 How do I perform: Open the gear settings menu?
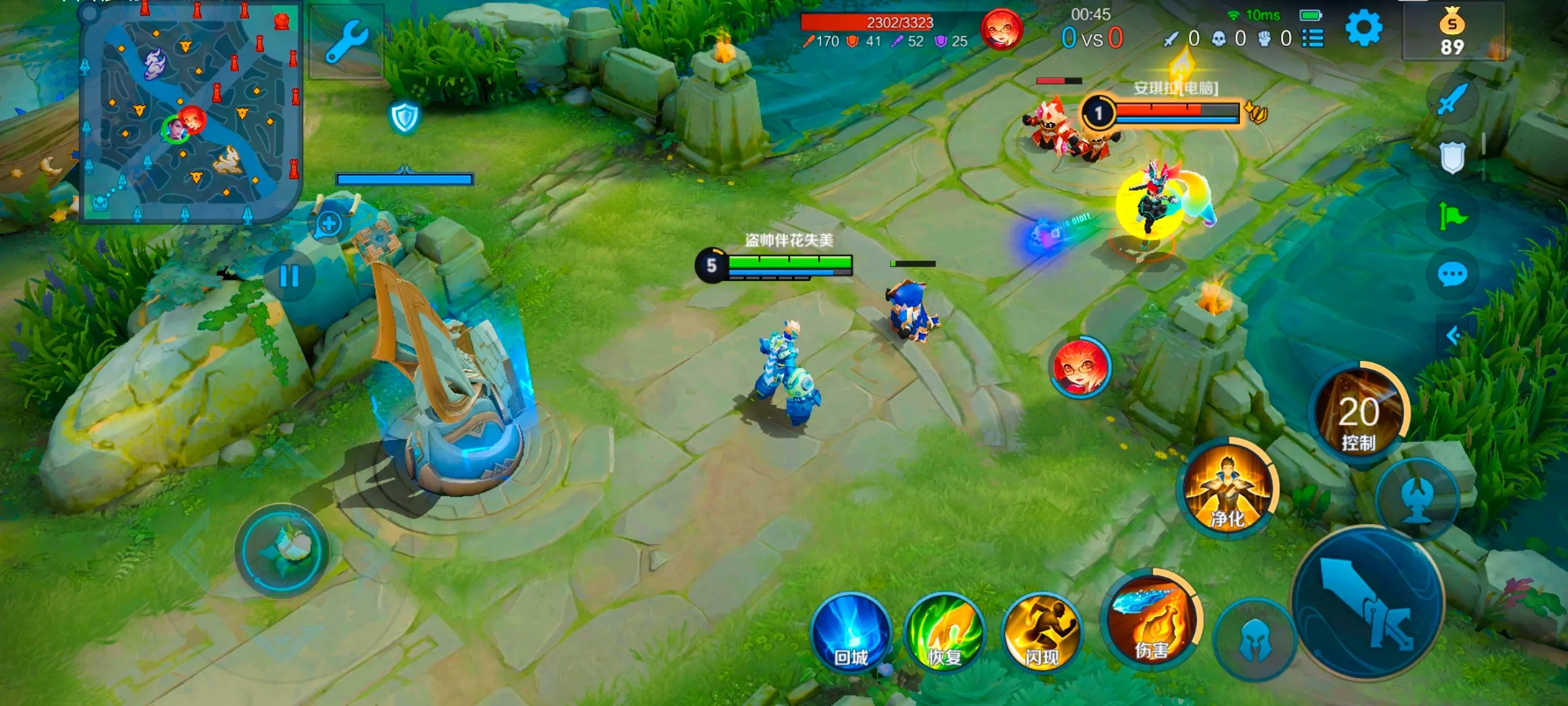[x=1364, y=29]
